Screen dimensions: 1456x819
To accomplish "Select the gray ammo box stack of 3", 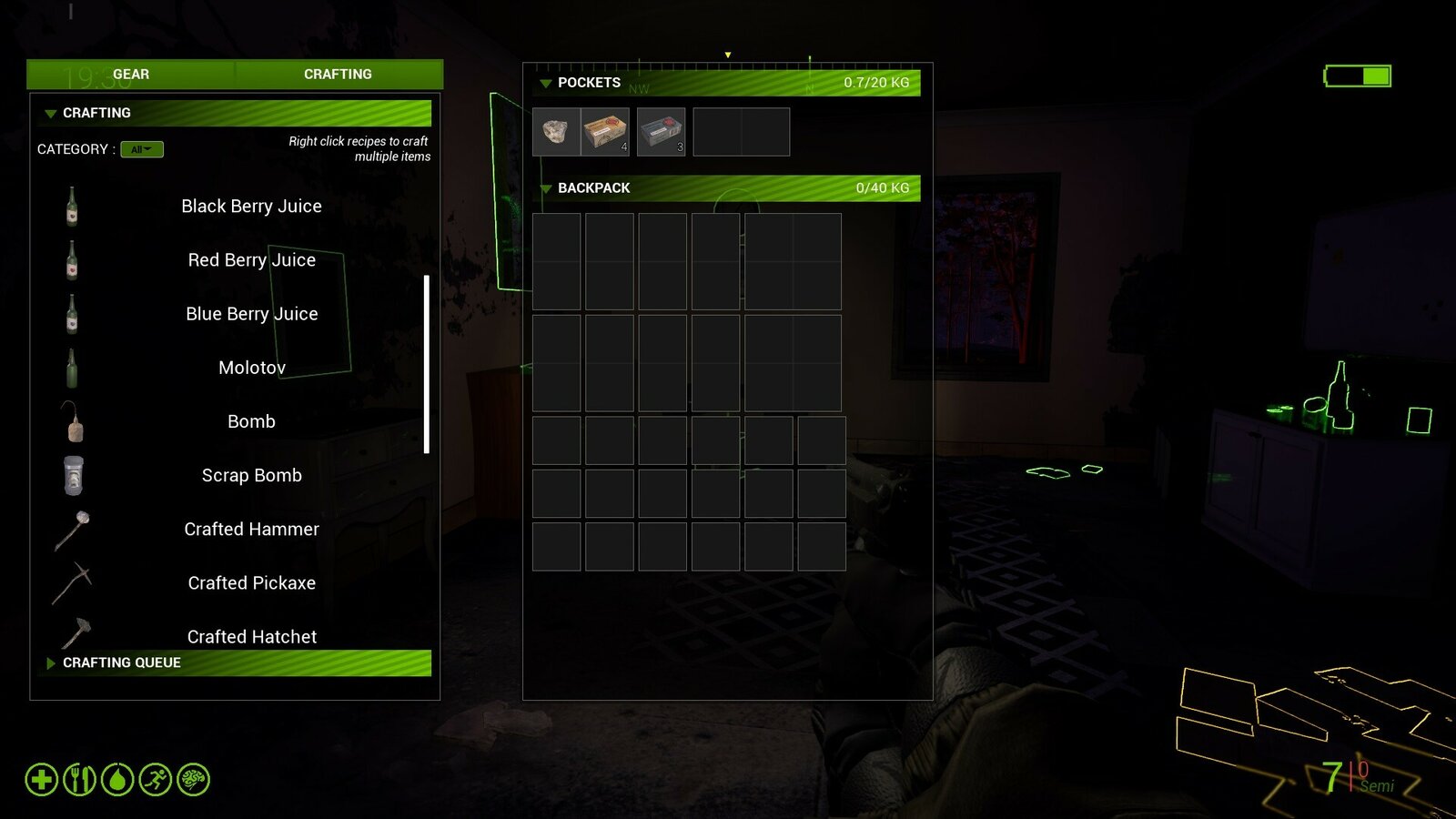I will pyautogui.click(x=661, y=132).
